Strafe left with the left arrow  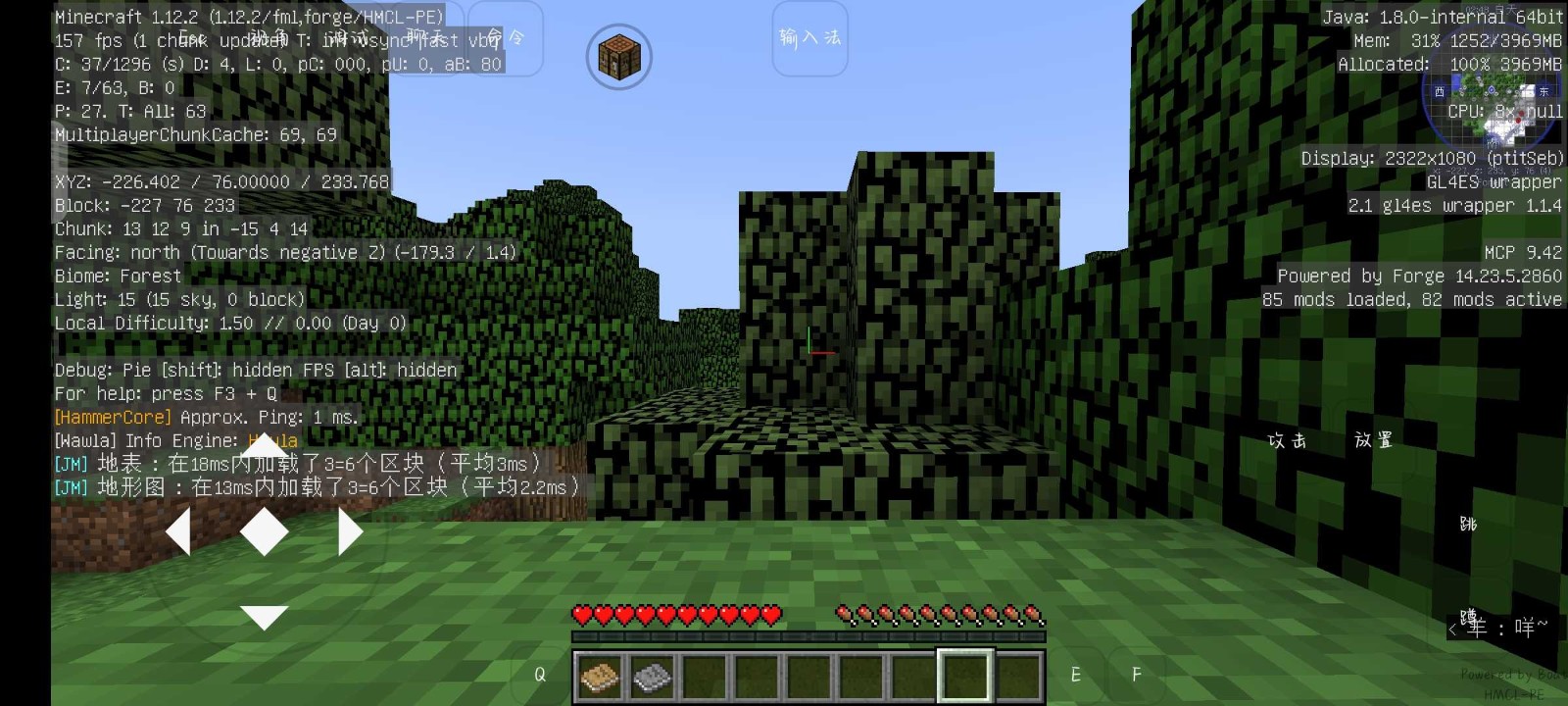tap(178, 532)
